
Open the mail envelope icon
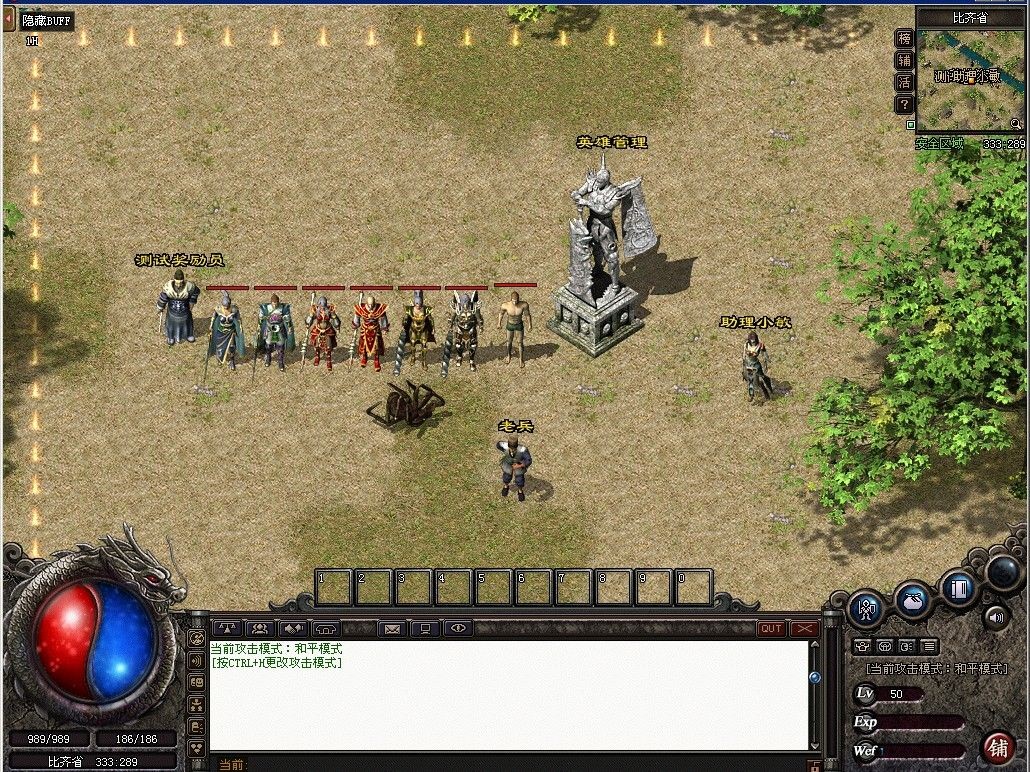[x=392, y=628]
